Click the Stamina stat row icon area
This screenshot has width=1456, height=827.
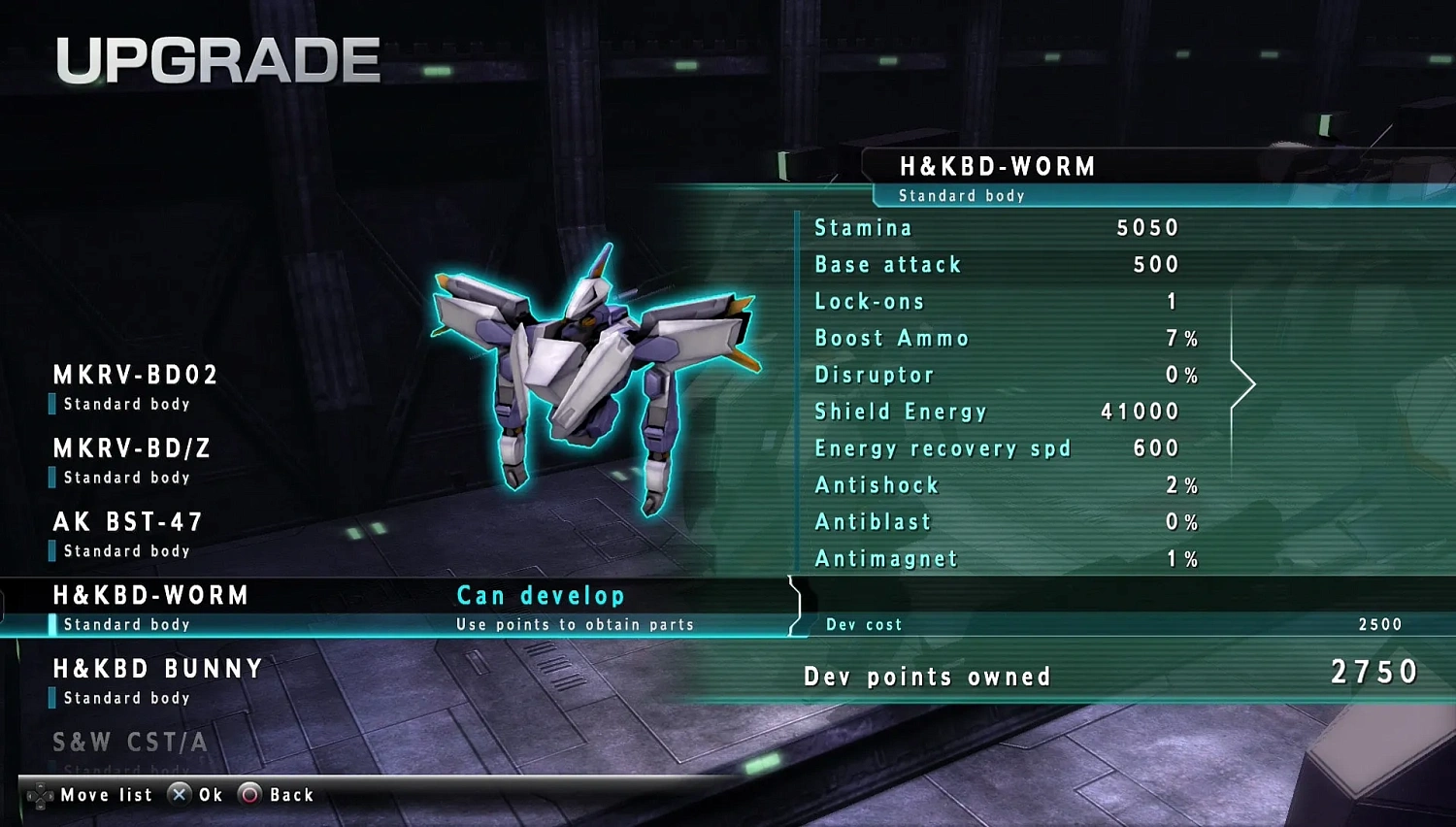pyautogui.click(x=862, y=227)
